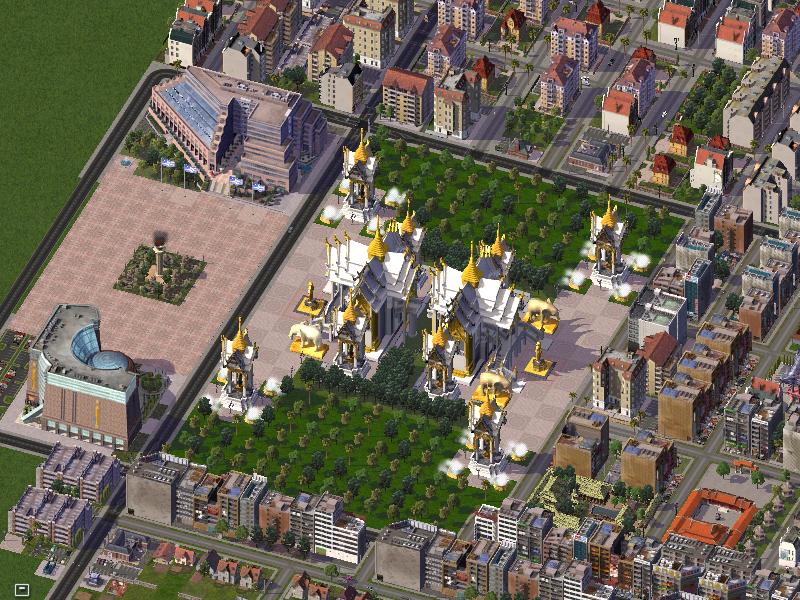
Task: Click the show-interface button in the corner
Action: pyautogui.click(x=21, y=589)
